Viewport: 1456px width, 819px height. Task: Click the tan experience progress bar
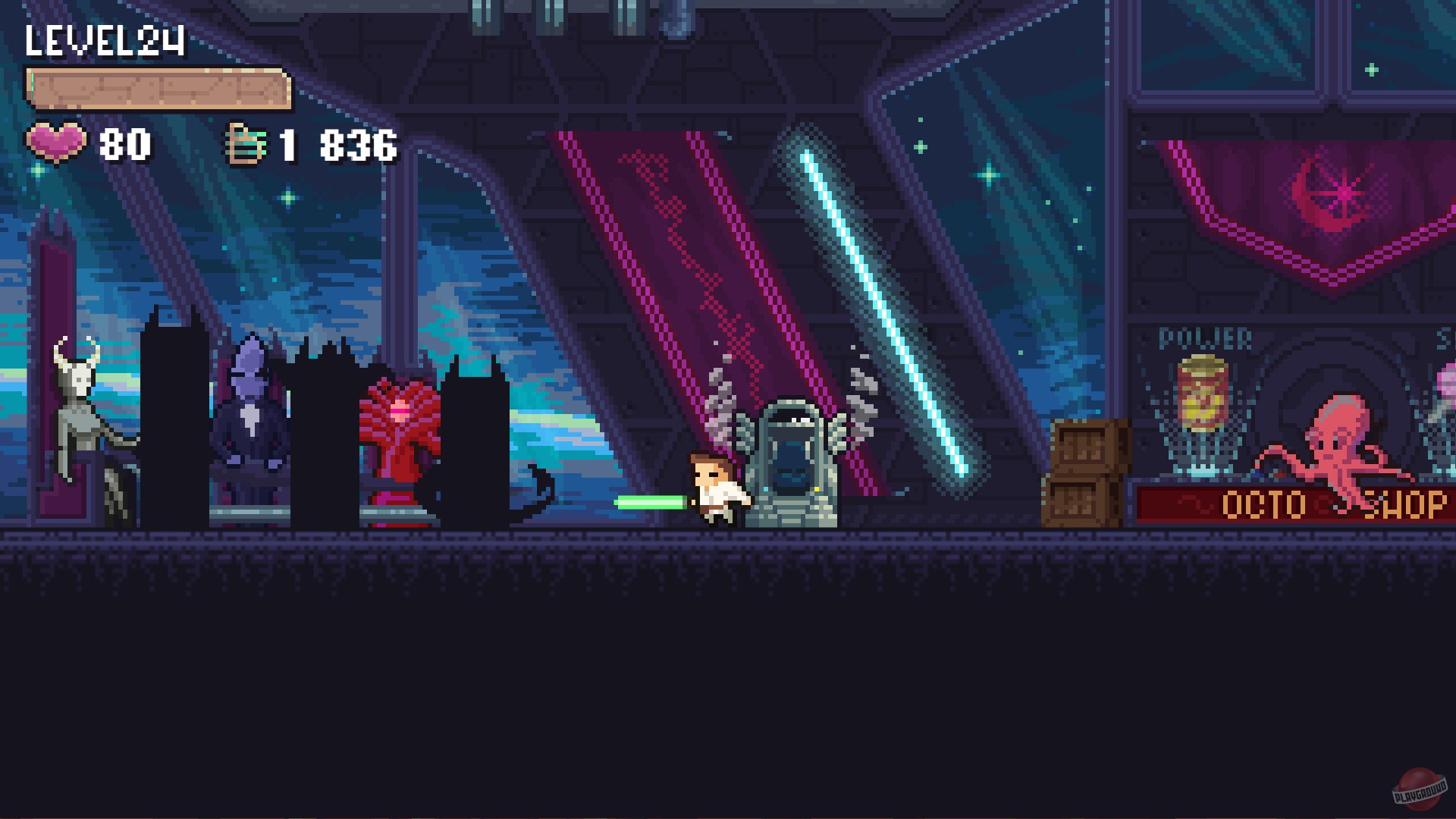pyautogui.click(x=159, y=87)
